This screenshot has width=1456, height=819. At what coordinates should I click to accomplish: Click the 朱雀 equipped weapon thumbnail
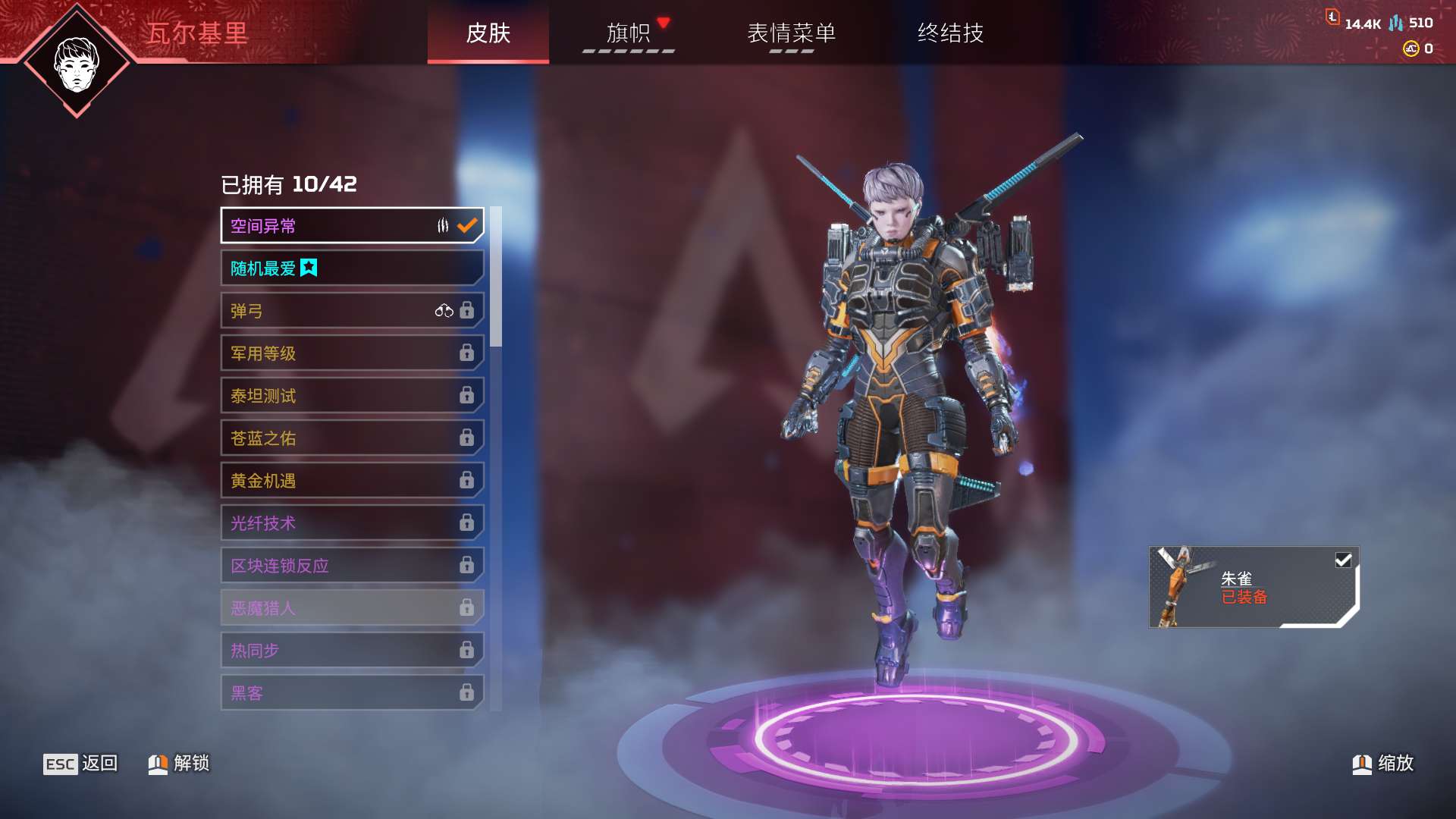[1178, 588]
